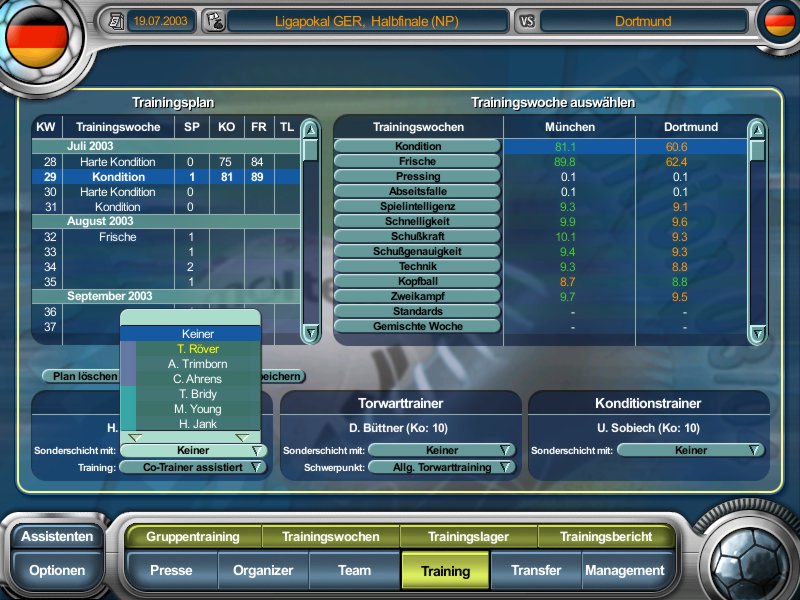Open the Optionen menu
The image size is (800, 600).
[57, 571]
